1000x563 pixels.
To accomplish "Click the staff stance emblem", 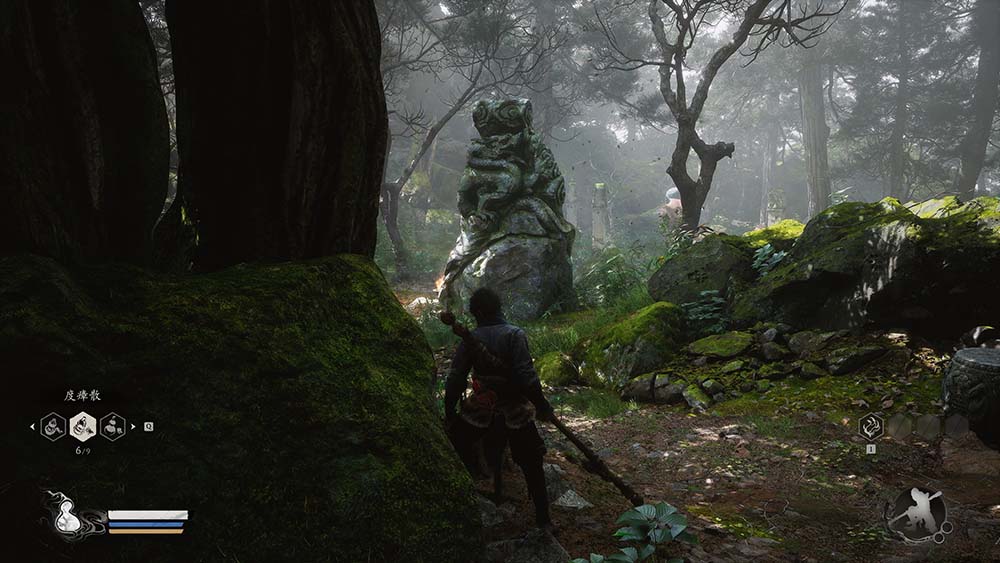I will click(915, 514).
